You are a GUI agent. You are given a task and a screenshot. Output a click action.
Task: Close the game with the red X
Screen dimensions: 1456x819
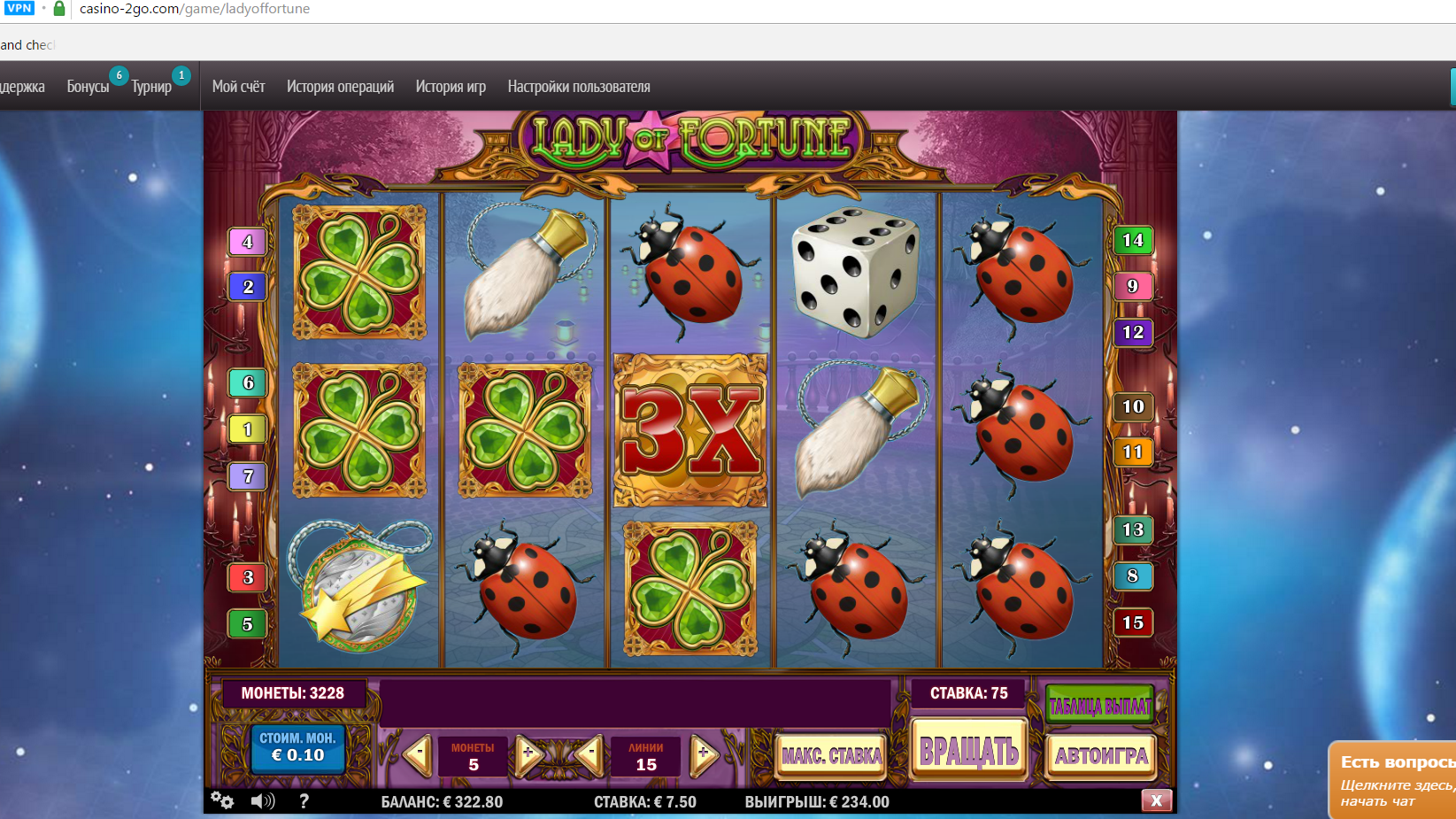tap(1156, 801)
